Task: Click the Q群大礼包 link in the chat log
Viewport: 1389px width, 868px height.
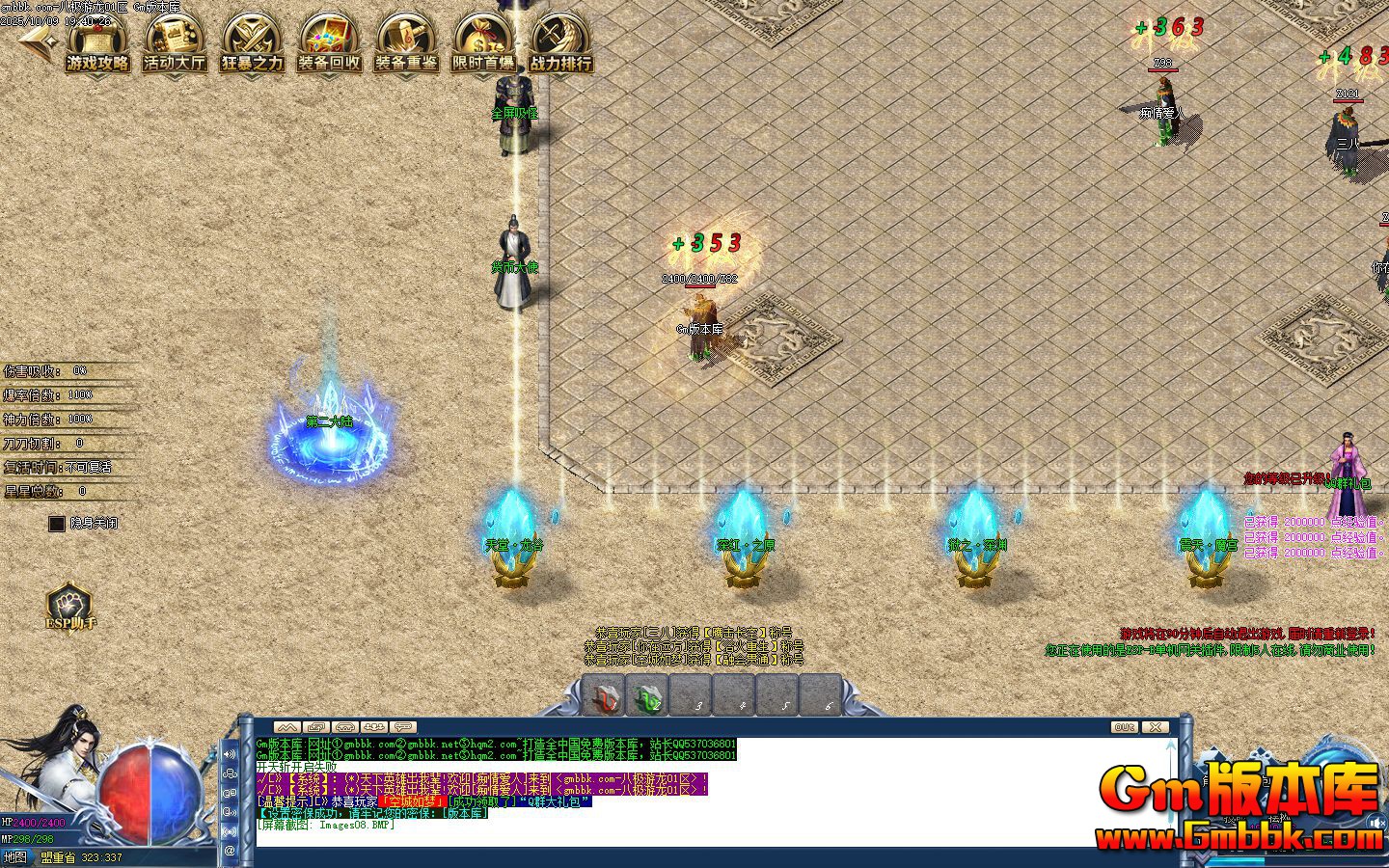Action: (555, 800)
